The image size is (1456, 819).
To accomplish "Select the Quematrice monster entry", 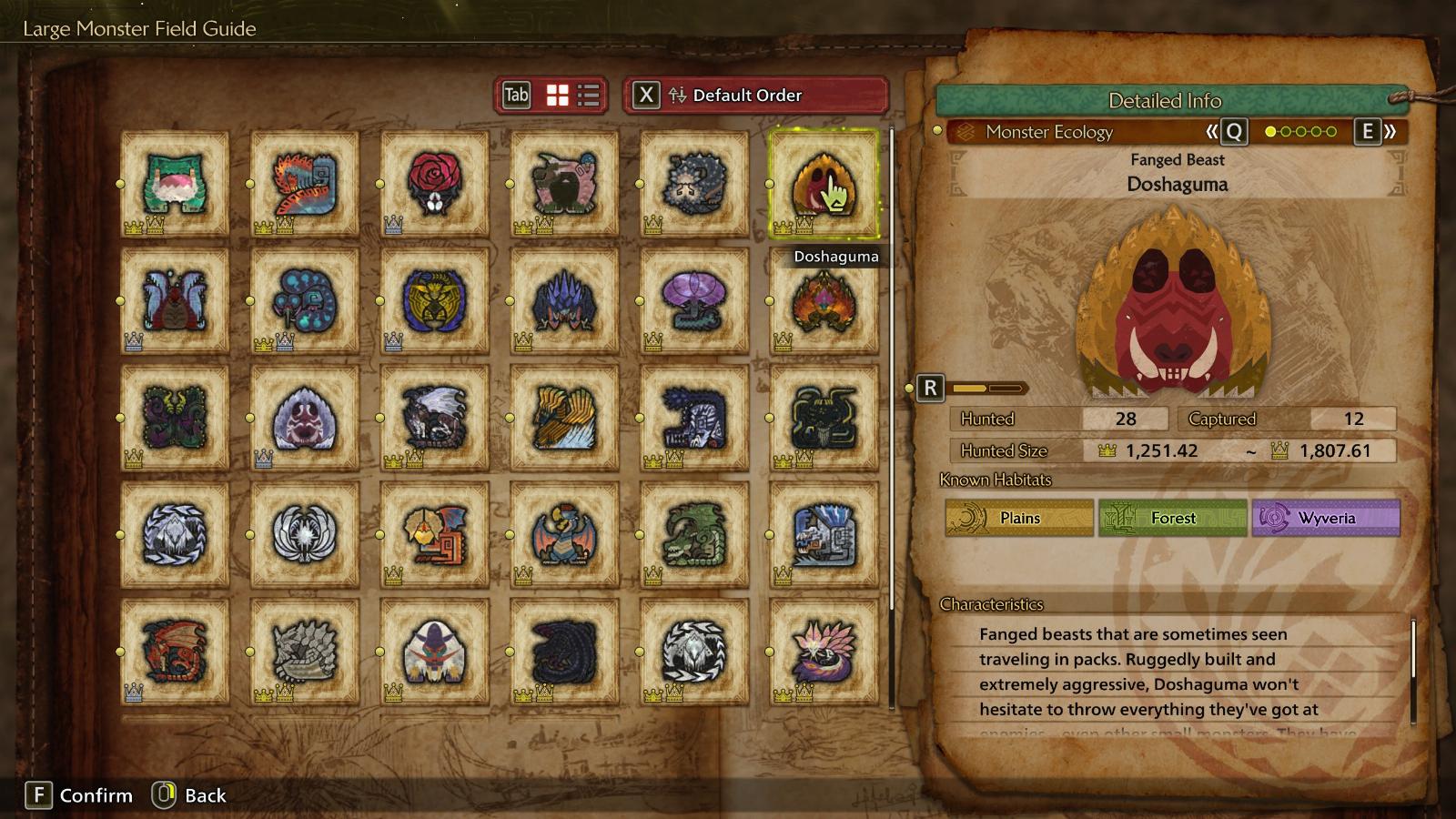I will (305, 184).
